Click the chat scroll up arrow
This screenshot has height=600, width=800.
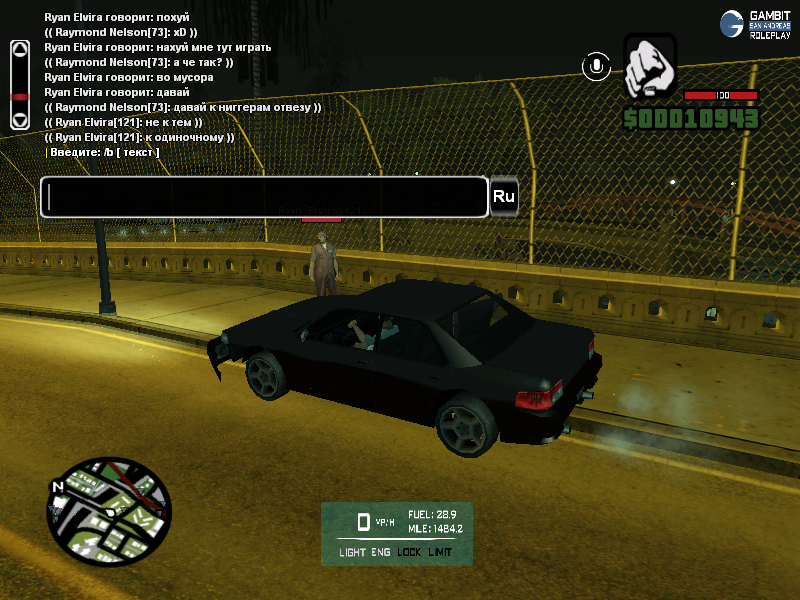(x=19, y=48)
